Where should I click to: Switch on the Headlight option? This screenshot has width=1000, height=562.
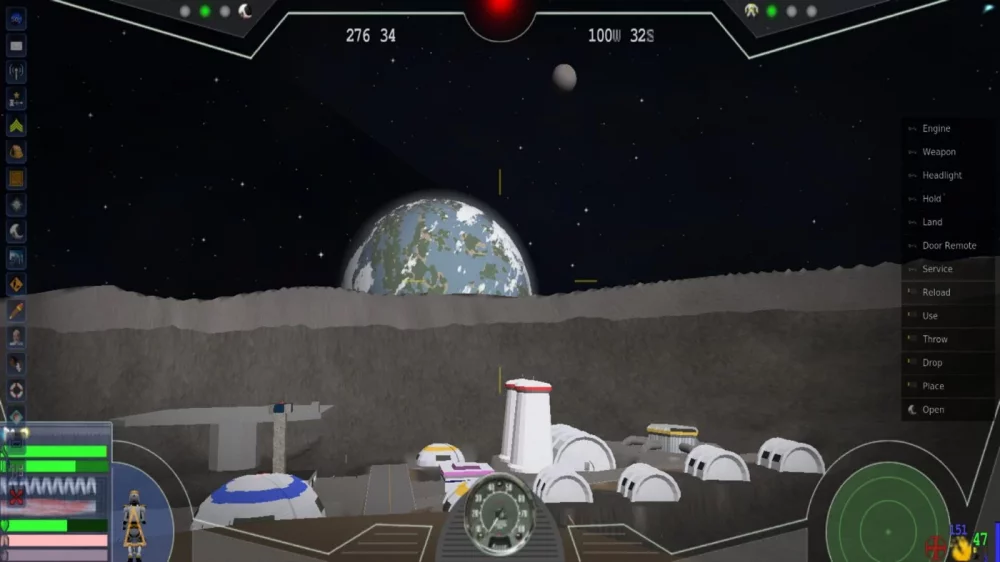point(941,176)
